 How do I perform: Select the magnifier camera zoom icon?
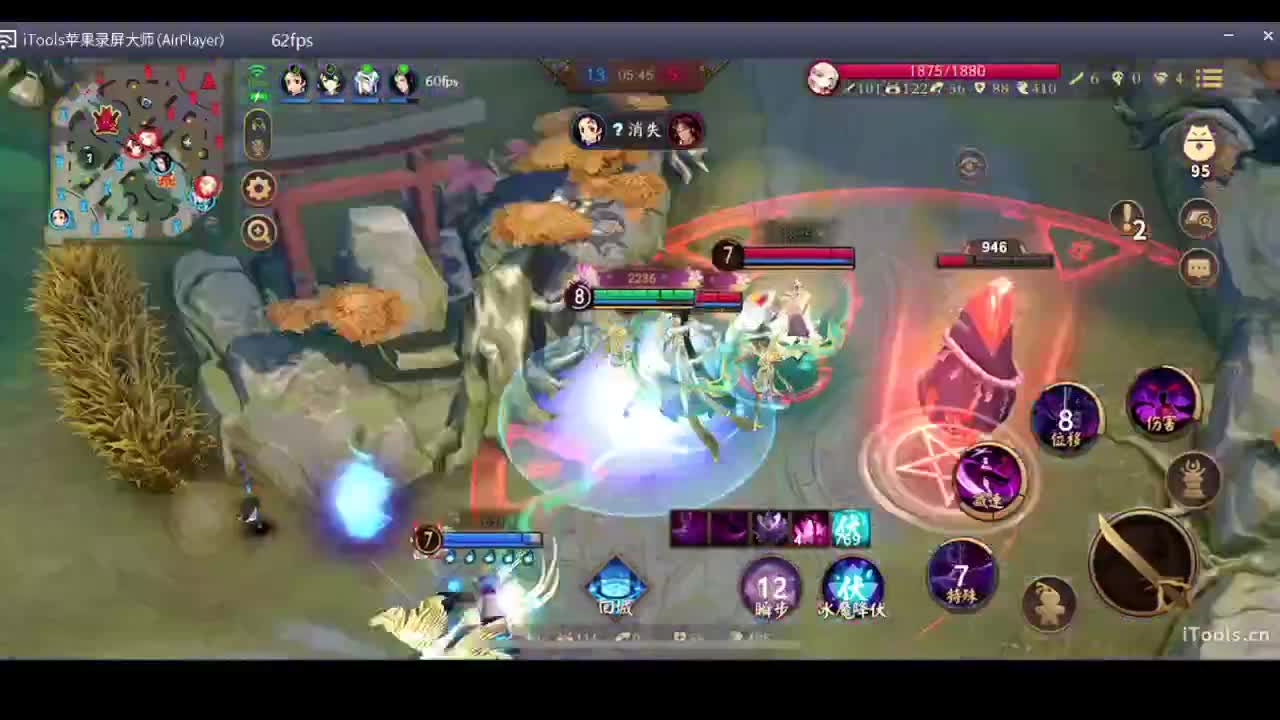[259, 231]
